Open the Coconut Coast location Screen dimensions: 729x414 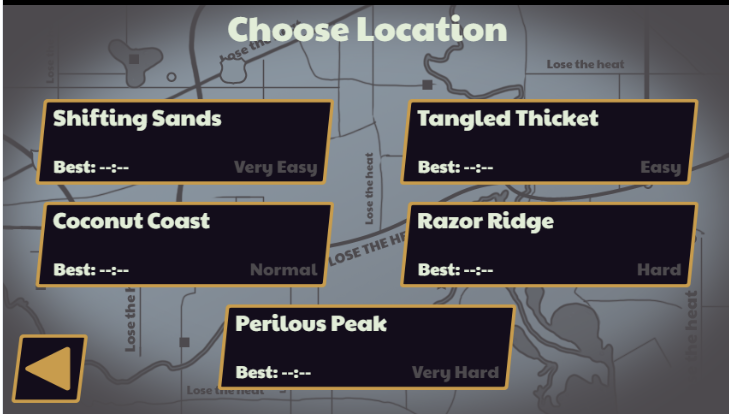pos(185,245)
